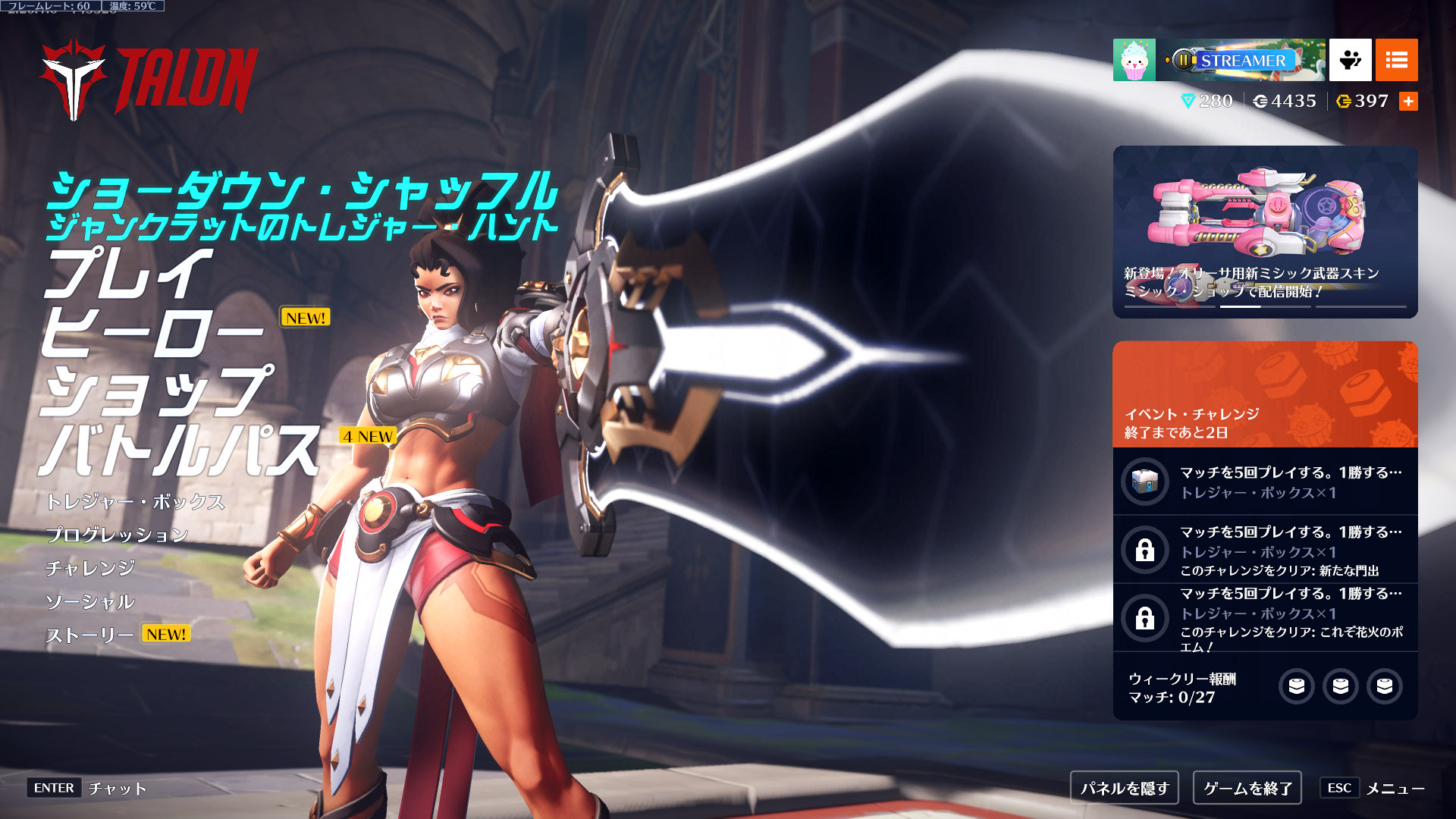Select the first unlocked treasure box challenge
1456x819 pixels.
pyautogui.click(x=1265, y=482)
